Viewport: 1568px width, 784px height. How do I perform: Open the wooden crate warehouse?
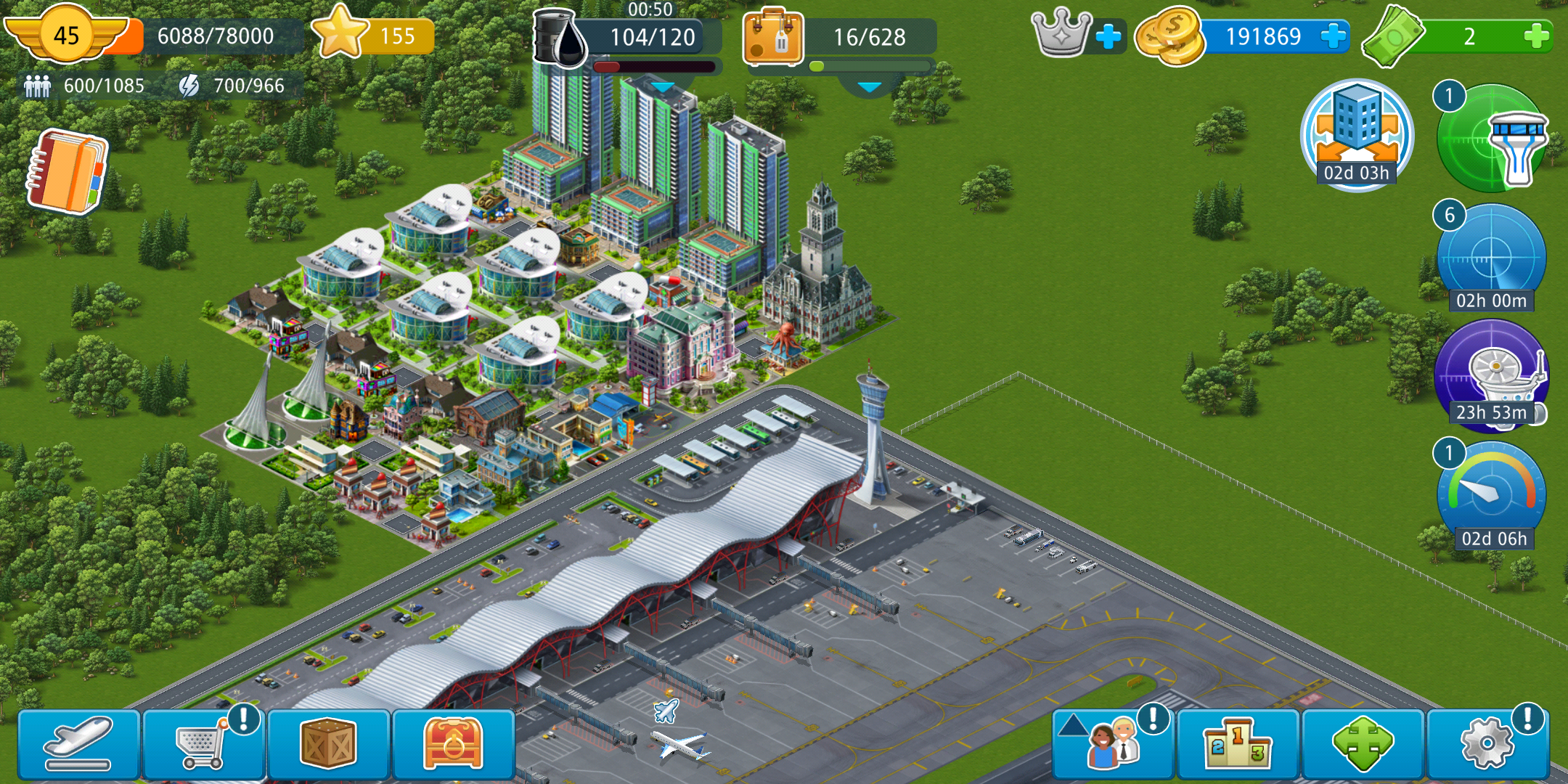pos(328,745)
